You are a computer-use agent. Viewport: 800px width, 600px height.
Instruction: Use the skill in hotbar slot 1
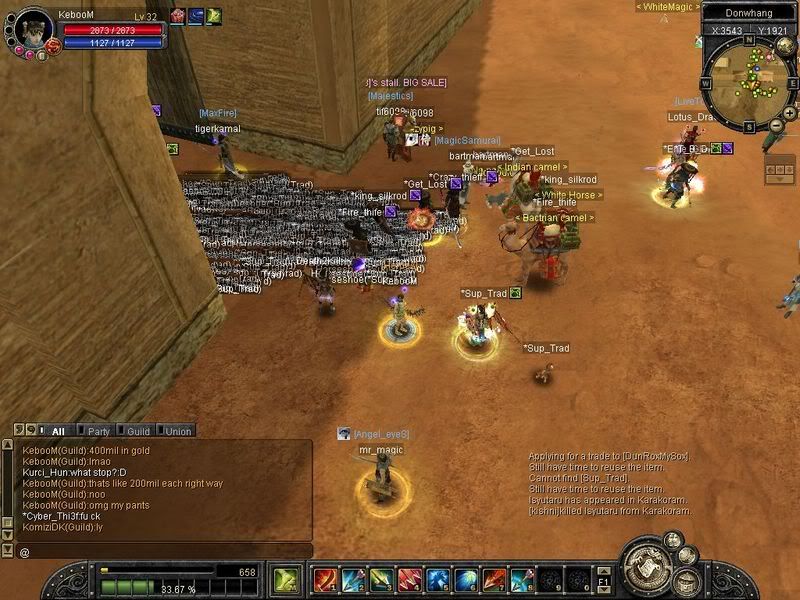tap(324, 579)
